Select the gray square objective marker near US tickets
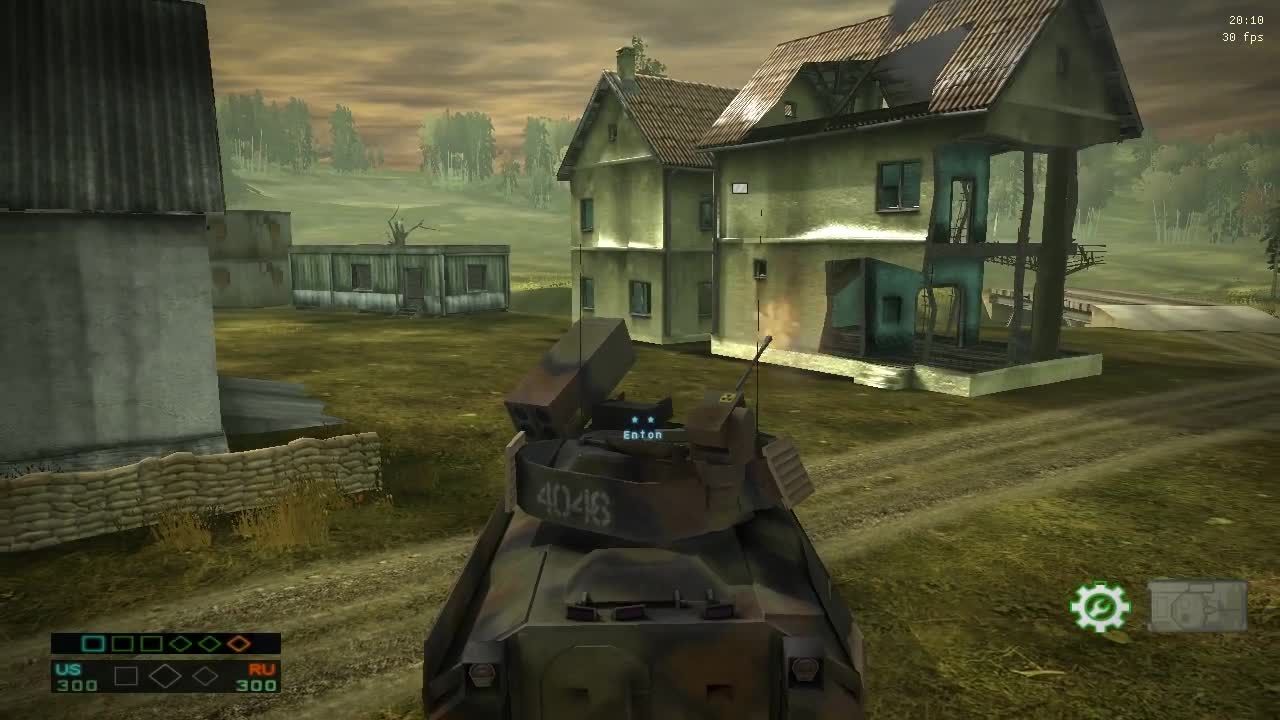1280x720 pixels. point(126,676)
